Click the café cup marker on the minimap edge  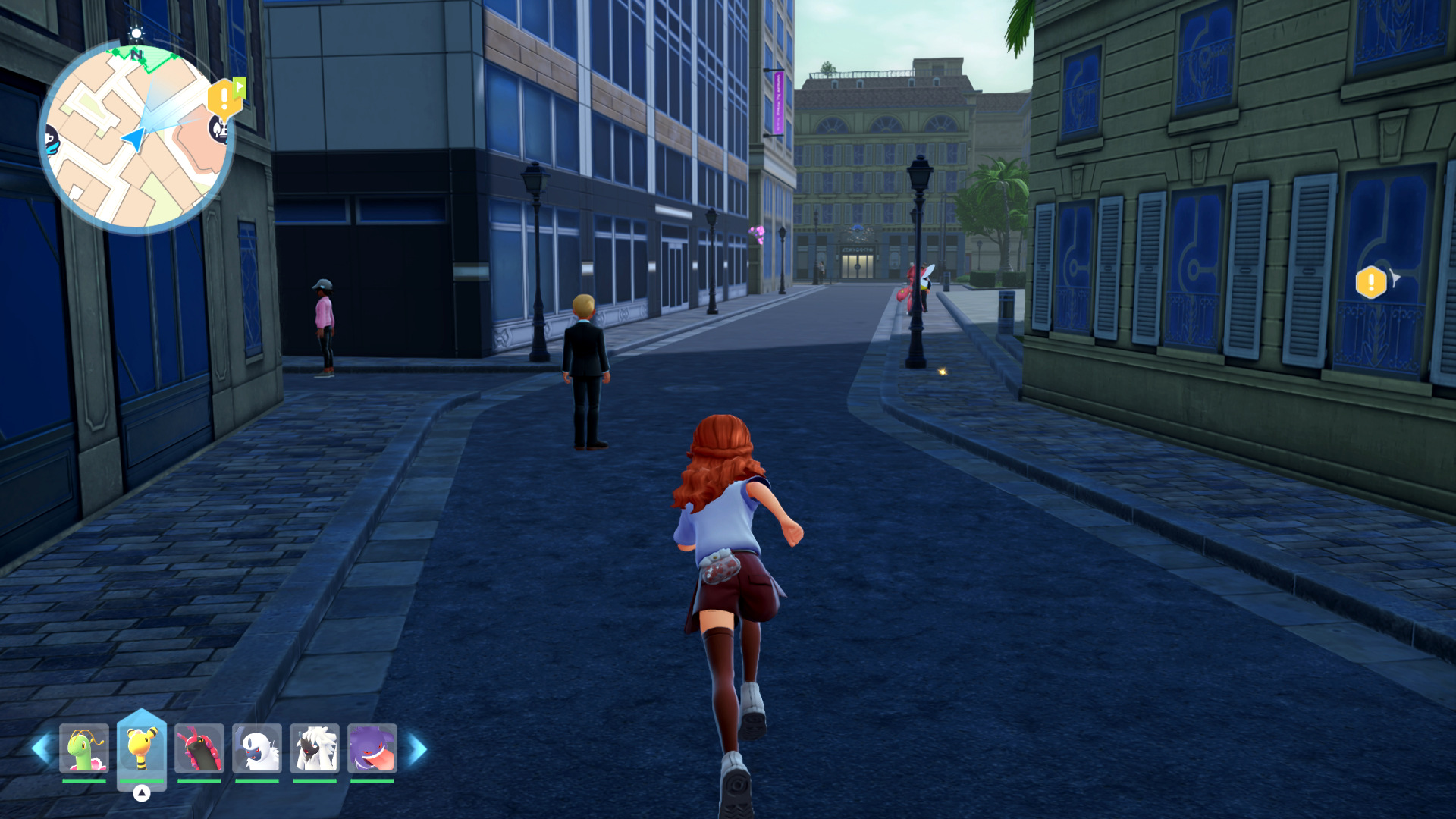(51, 140)
